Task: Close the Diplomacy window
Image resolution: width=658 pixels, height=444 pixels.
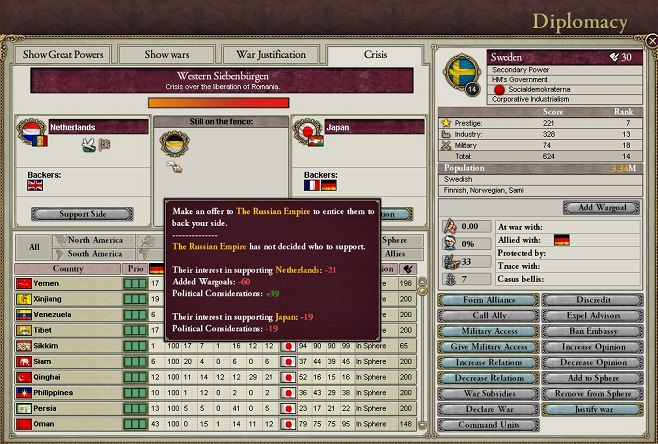Action: pos(650,42)
